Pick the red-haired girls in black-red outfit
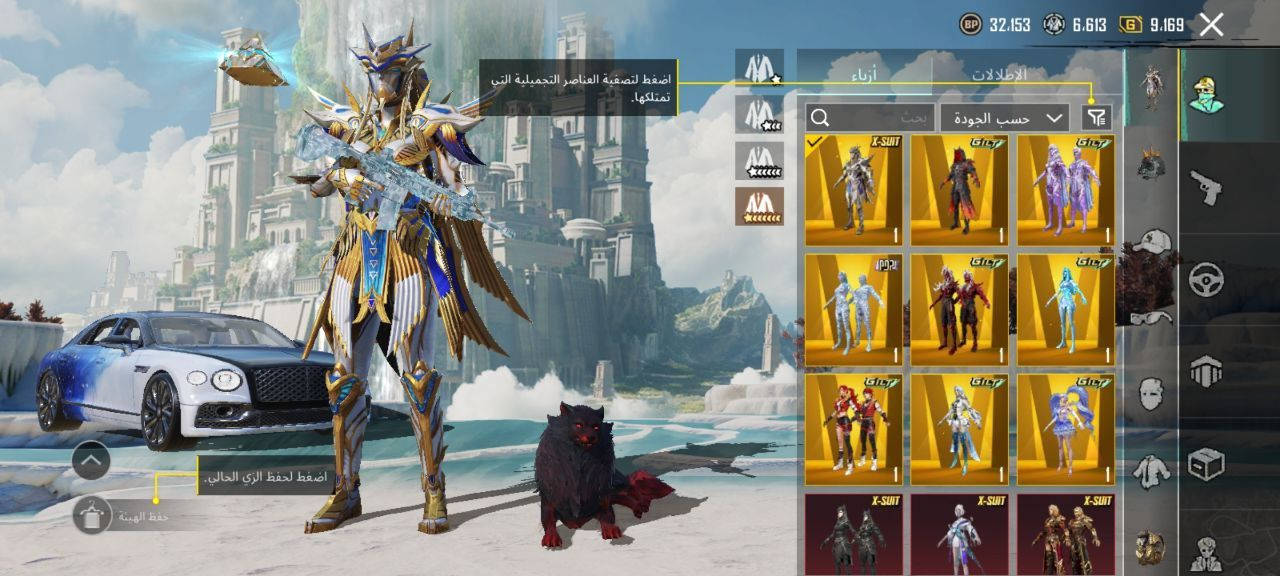Image resolution: width=1280 pixels, height=576 pixels. tap(854, 429)
